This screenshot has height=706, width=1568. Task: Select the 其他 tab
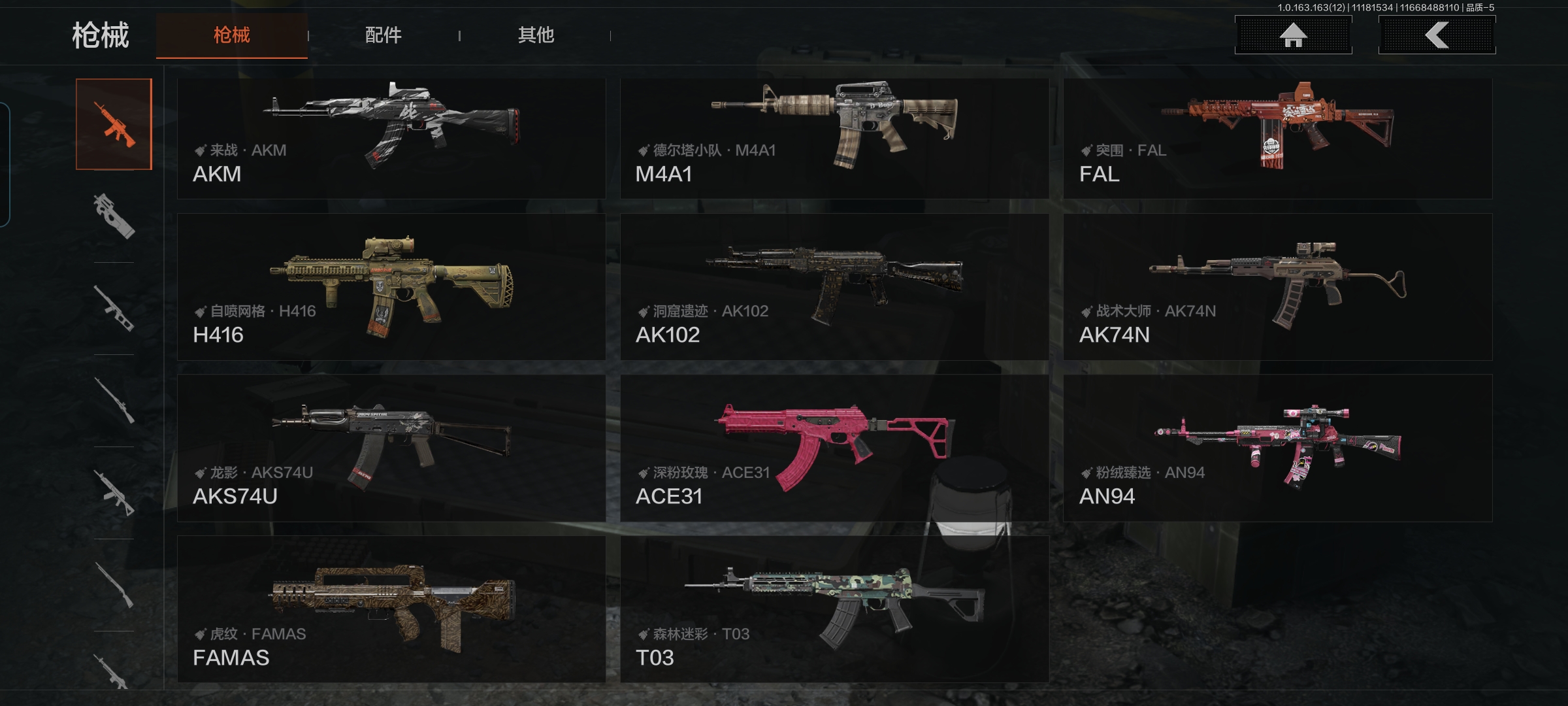click(x=536, y=35)
